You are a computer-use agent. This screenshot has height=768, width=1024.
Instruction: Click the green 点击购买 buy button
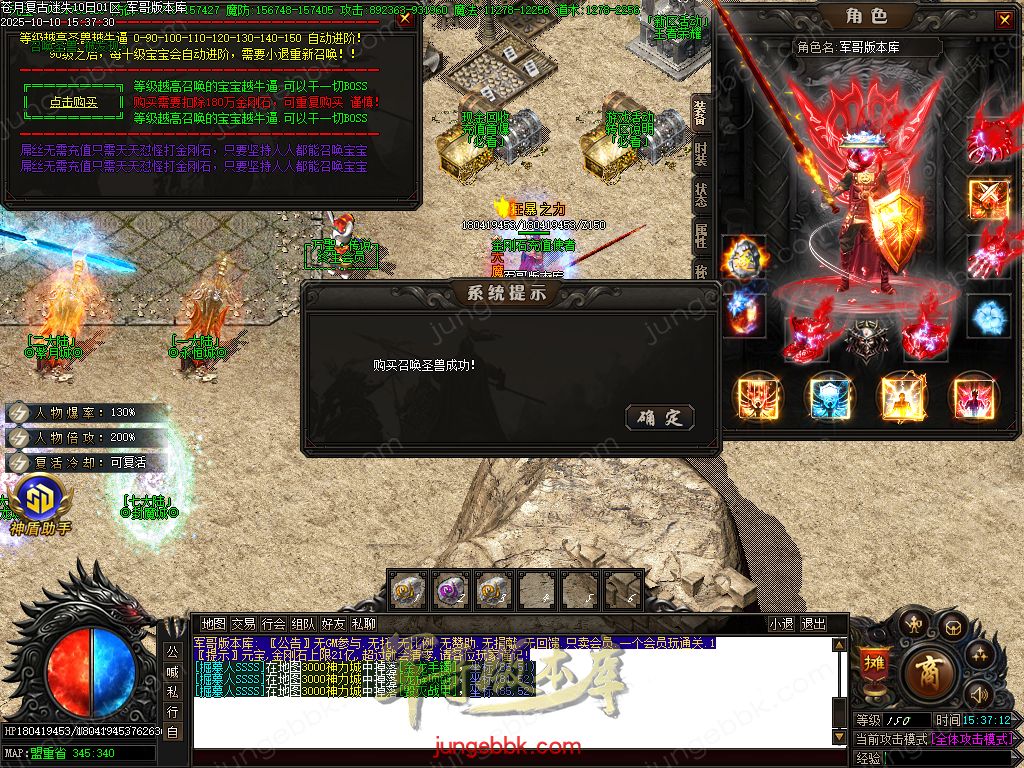pos(73,102)
